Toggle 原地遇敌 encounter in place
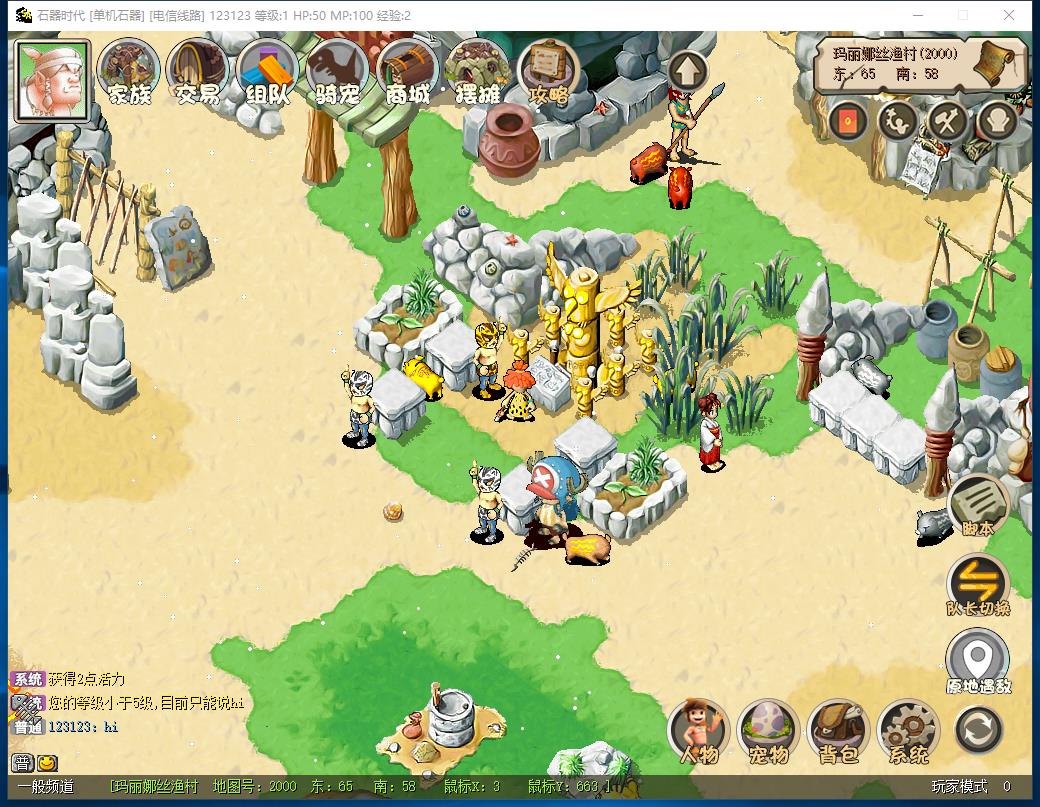Screen dimensions: 1040x807 click(x=977, y=662)
